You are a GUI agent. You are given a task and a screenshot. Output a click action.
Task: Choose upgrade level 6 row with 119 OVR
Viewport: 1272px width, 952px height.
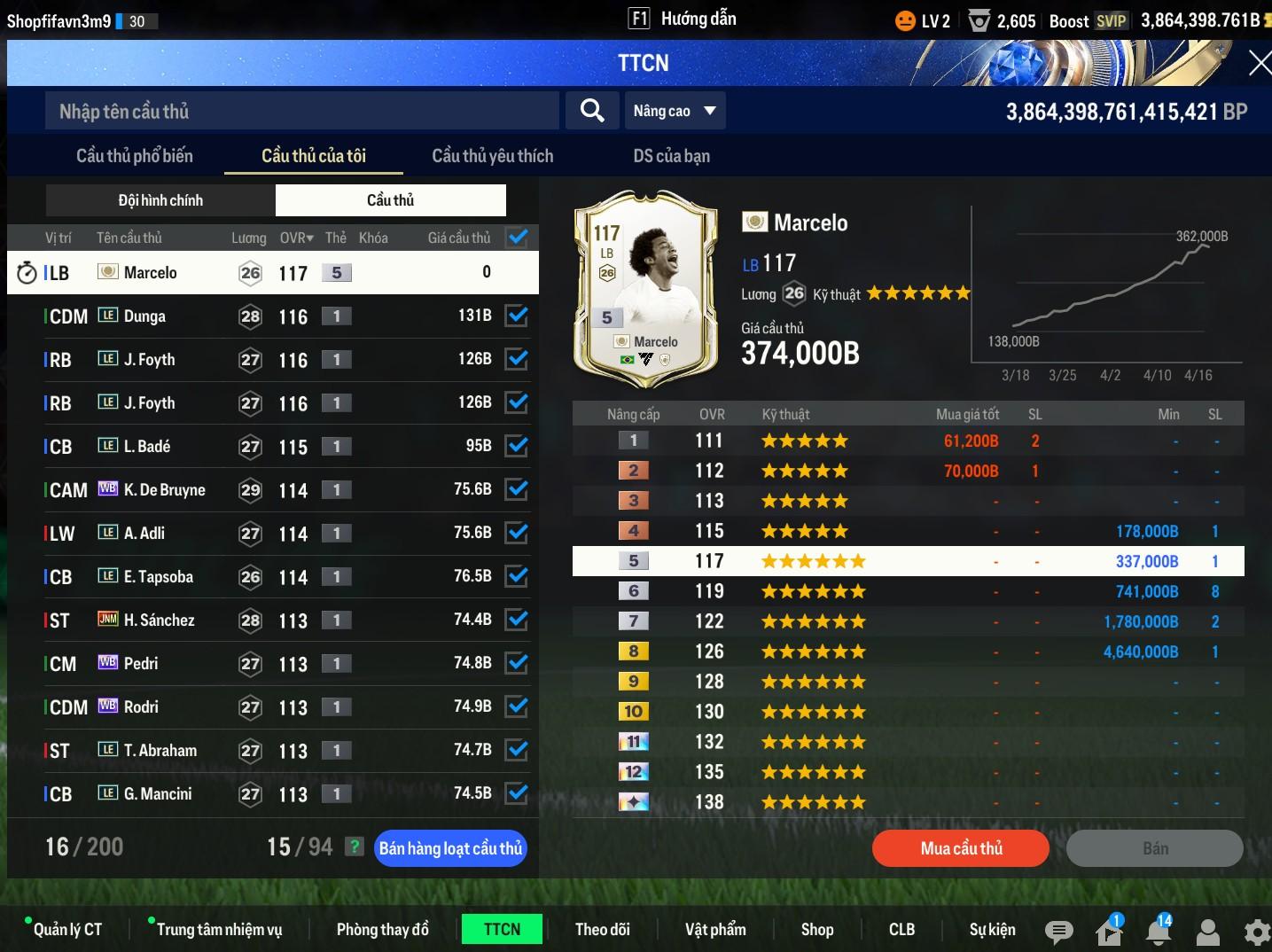pyautogui.click(x=908, y=591)
